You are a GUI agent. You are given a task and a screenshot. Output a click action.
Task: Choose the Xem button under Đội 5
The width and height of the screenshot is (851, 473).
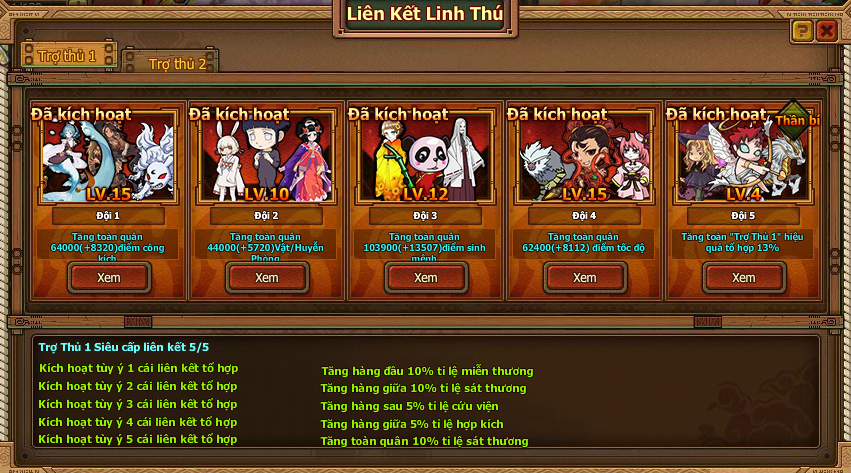pos(743,277)
